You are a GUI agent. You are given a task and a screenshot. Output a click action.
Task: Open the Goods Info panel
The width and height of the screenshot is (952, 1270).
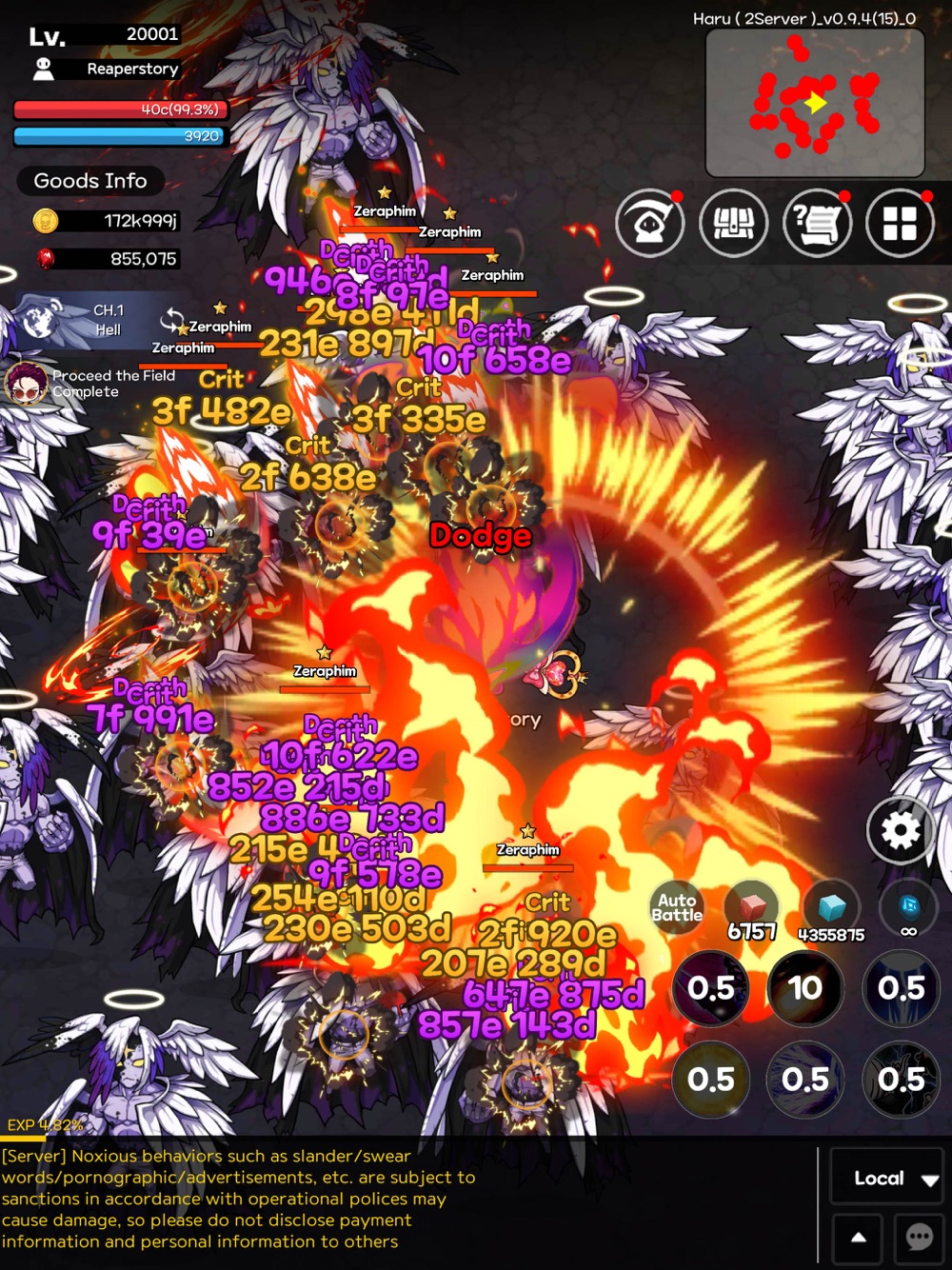[x=90, y=181]
